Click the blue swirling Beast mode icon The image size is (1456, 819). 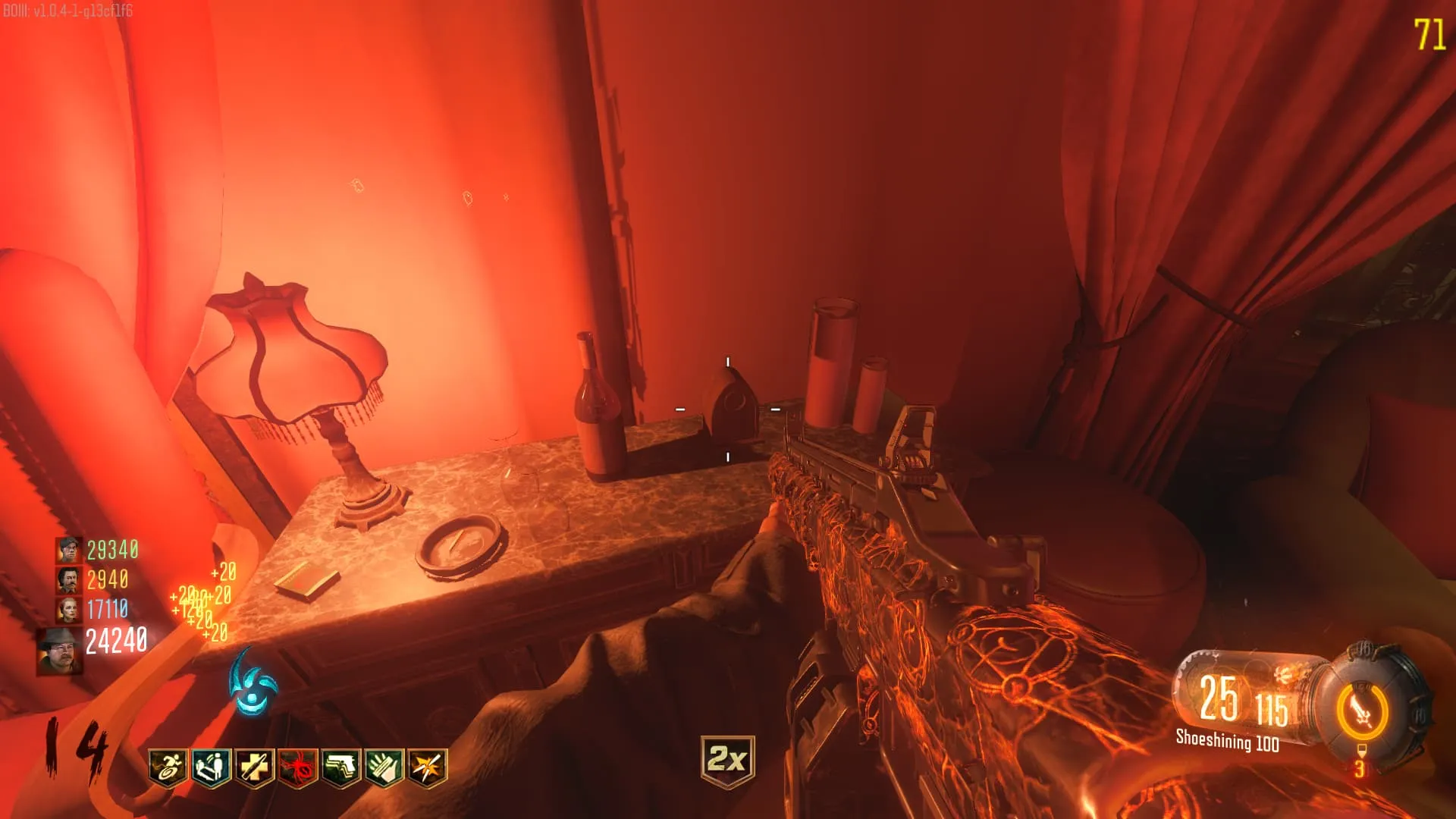coord(253,684)
